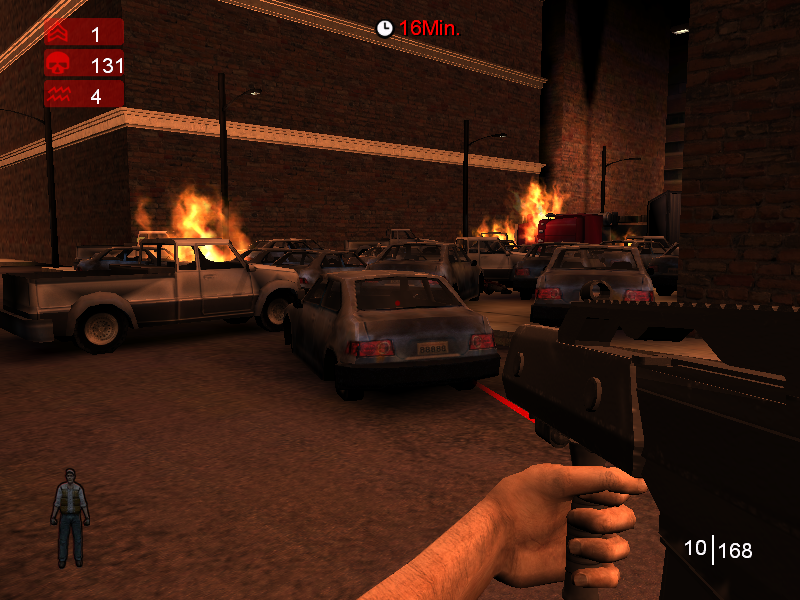Screen dimensions: 800x600
Task: Click the wave icon beside number 4
Action: coord(57,96)
